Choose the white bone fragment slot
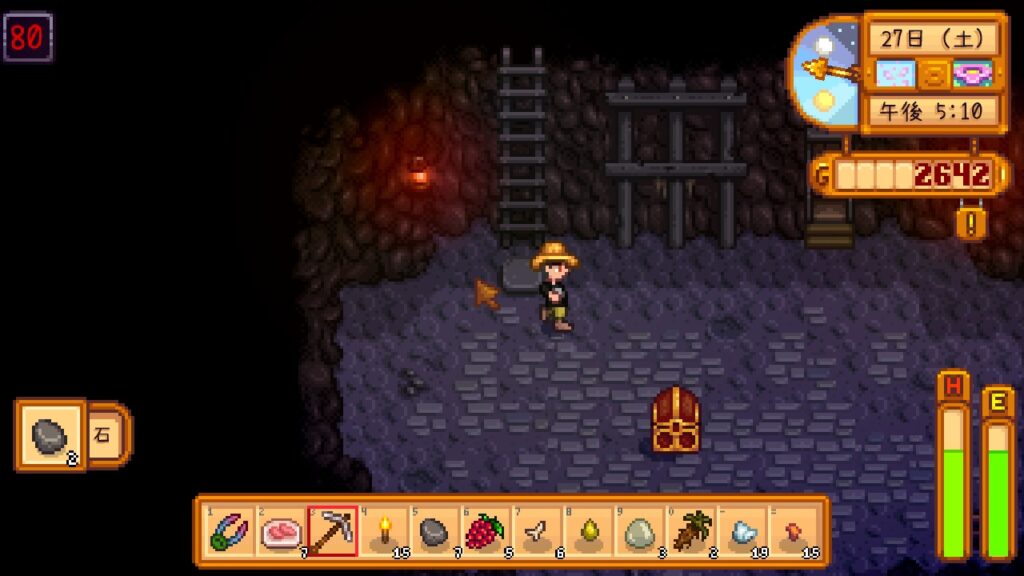This screenshot has width=1024, height=576. coord(537,531)
